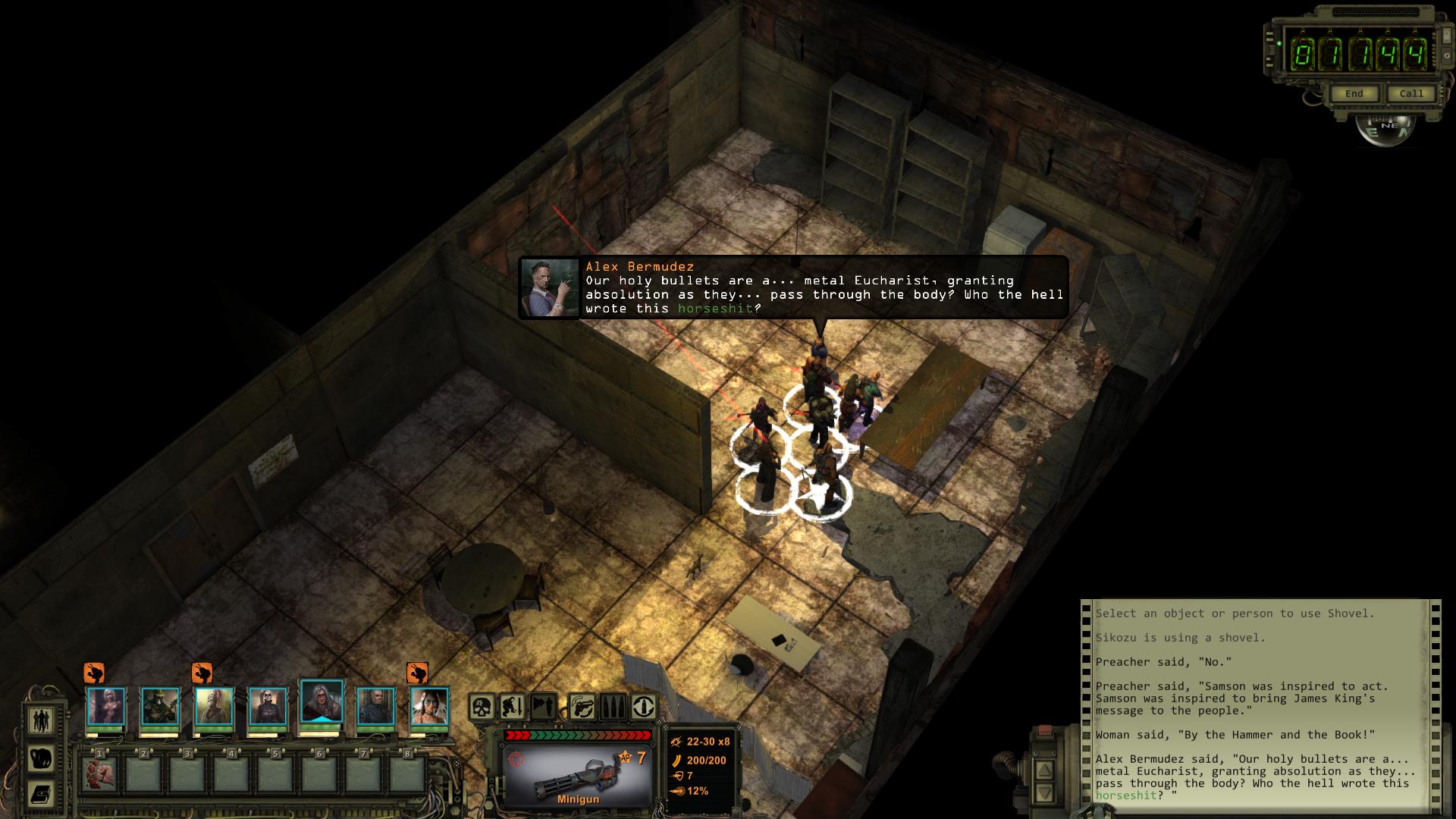Select the sunglasses character in black portrait
This screenshot has width=1456, height=819.
(268, 706)
